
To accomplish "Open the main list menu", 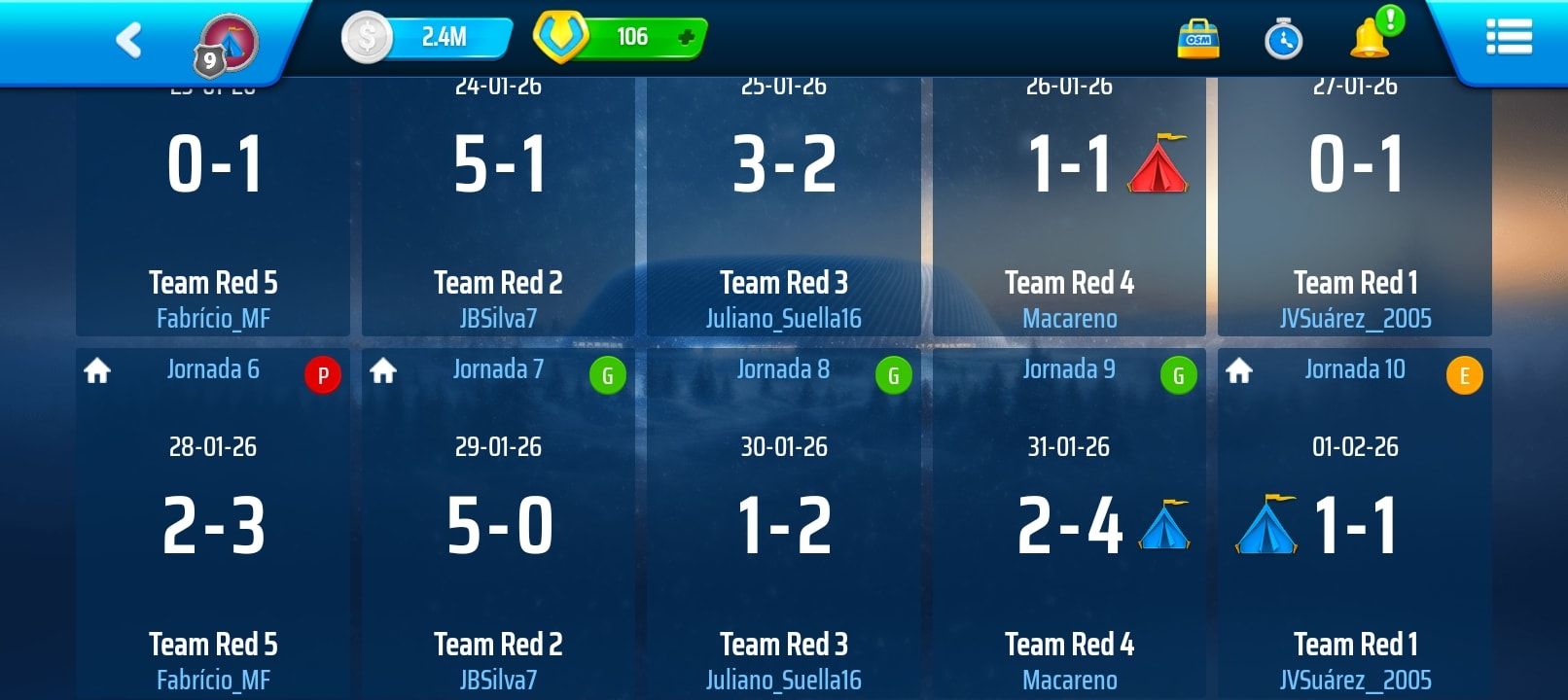I will click(x=1509, y=38).
